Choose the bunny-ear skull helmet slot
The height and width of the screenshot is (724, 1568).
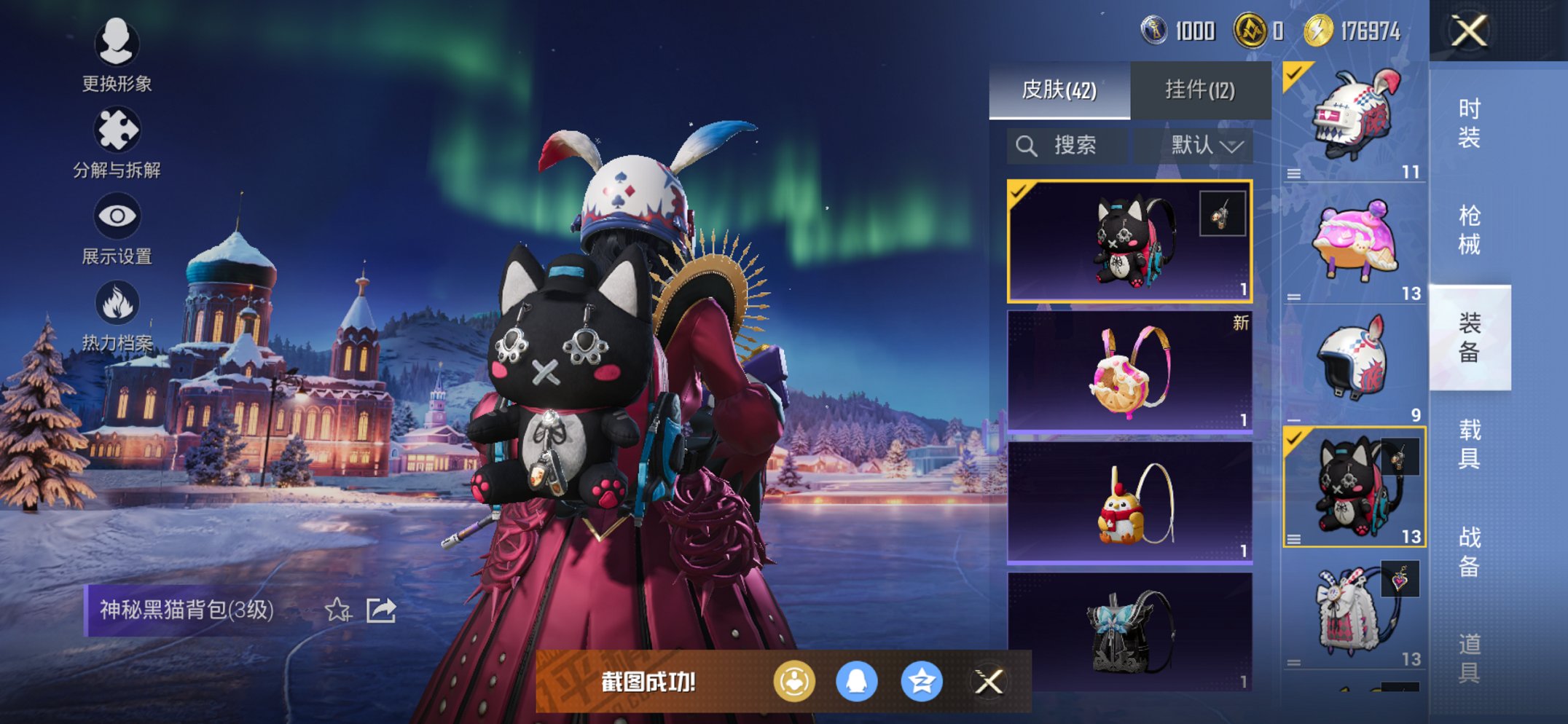(1354, 120)
